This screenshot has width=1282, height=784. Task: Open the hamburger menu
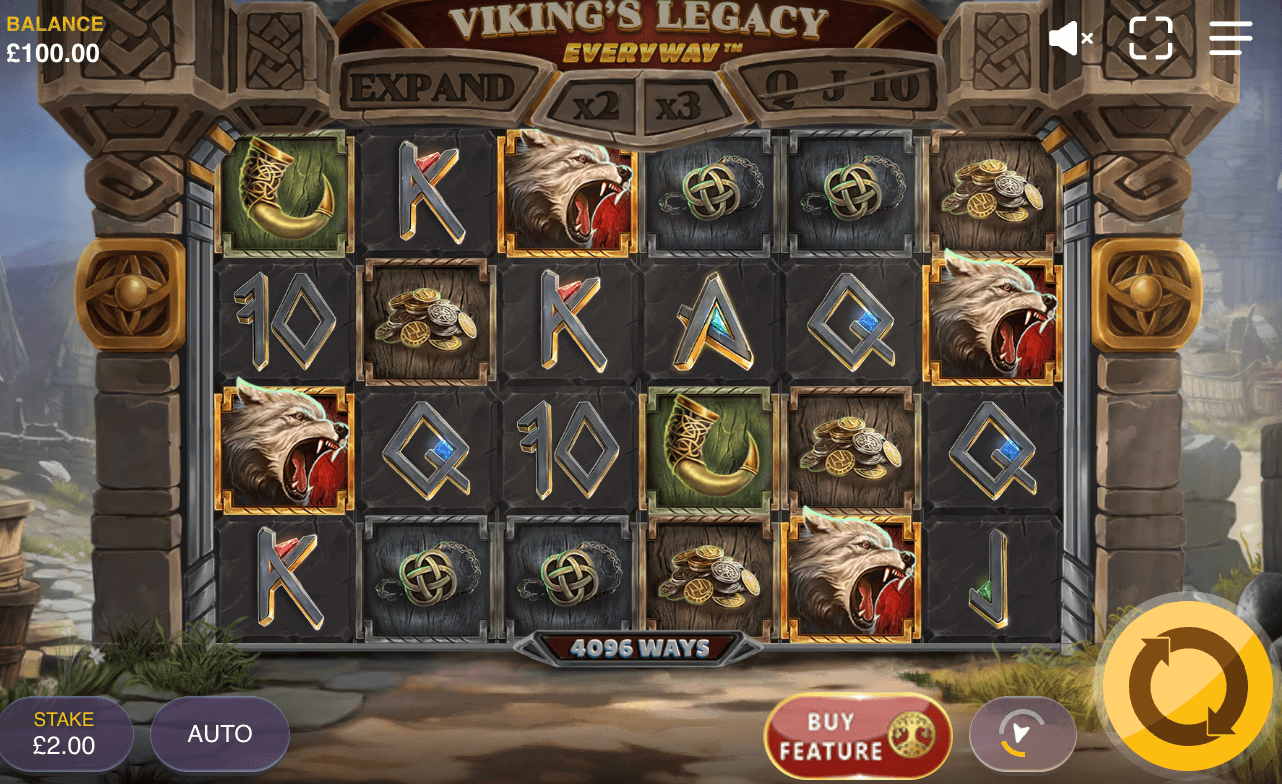coord(1229,38)
